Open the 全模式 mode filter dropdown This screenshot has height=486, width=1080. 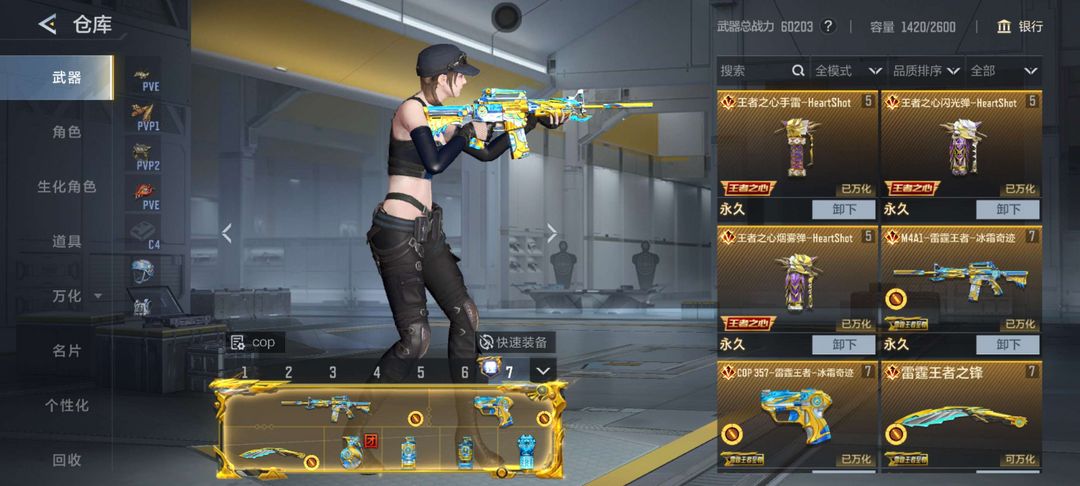tap(847, 71)
